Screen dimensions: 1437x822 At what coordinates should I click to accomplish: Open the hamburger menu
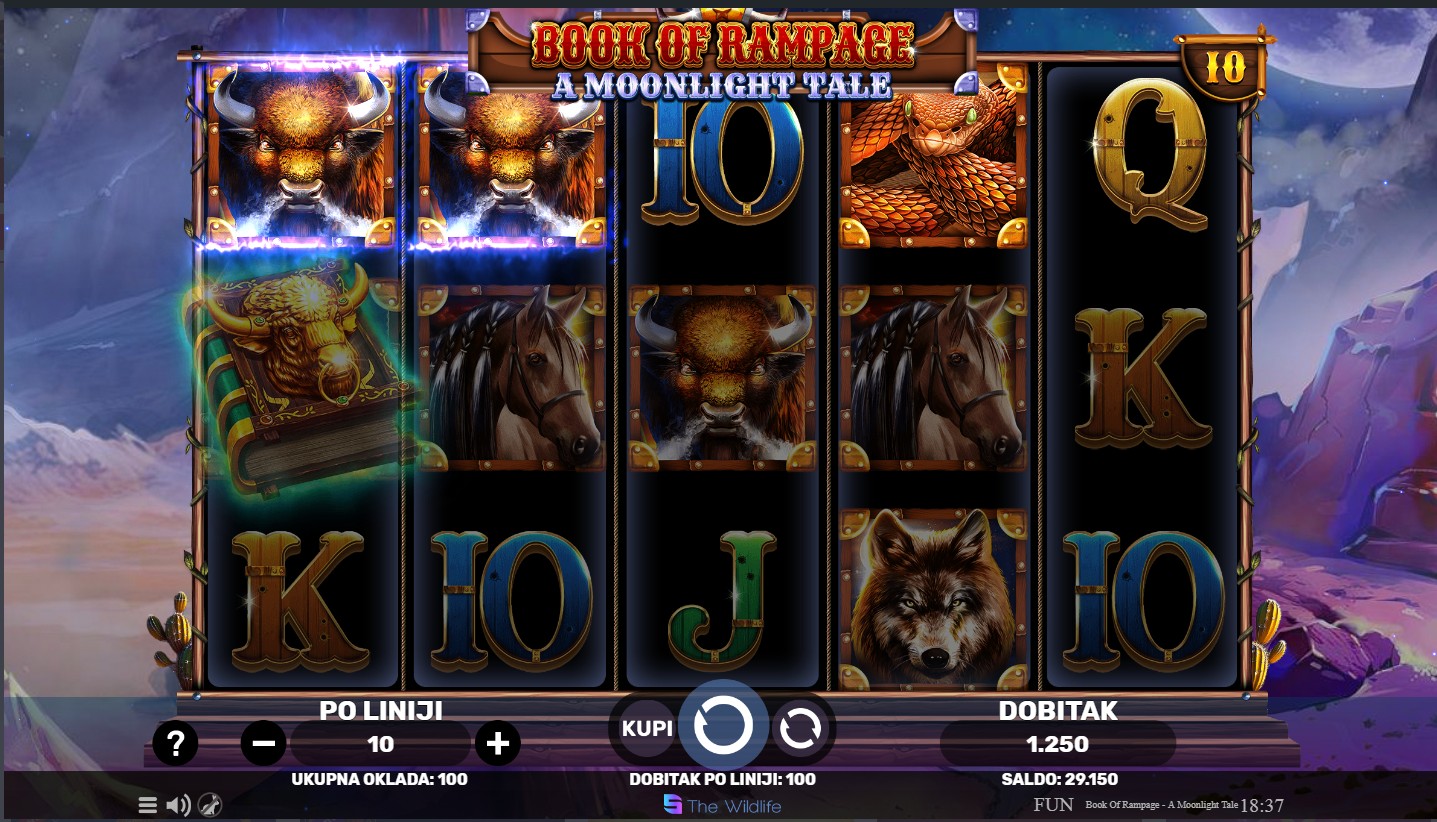pos(148,805)
